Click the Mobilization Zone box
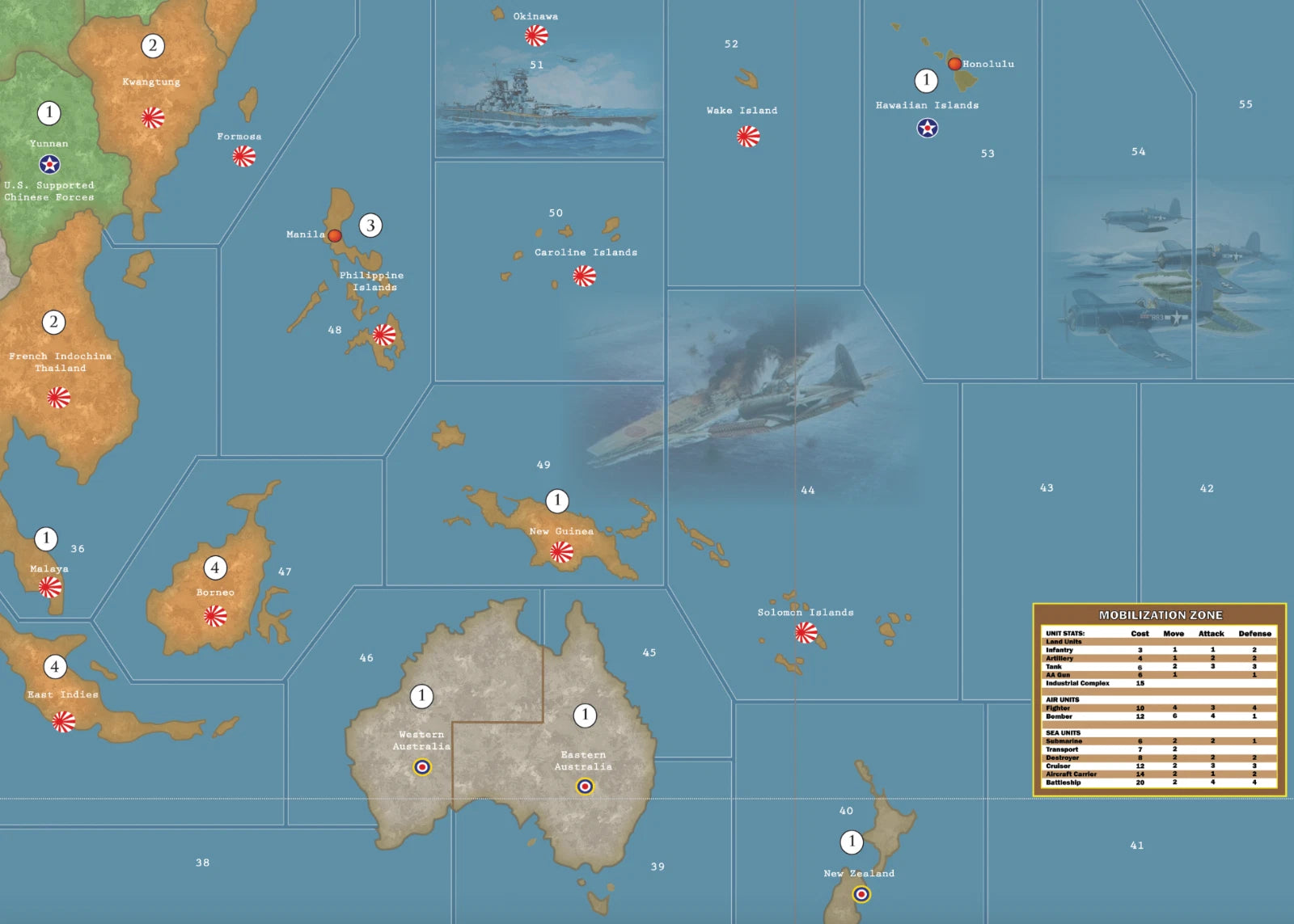The image size is (1294, 924). [1160, 699]
